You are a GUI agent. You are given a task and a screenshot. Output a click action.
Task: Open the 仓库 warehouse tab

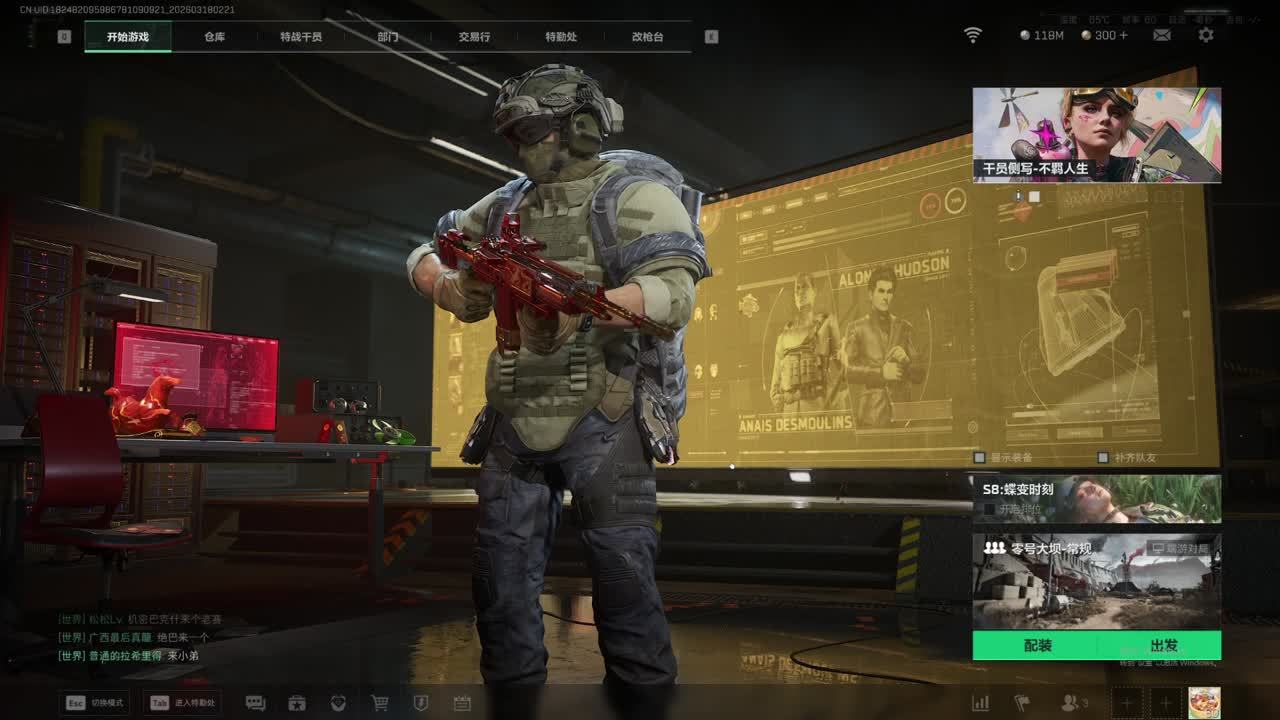(215, 37)
